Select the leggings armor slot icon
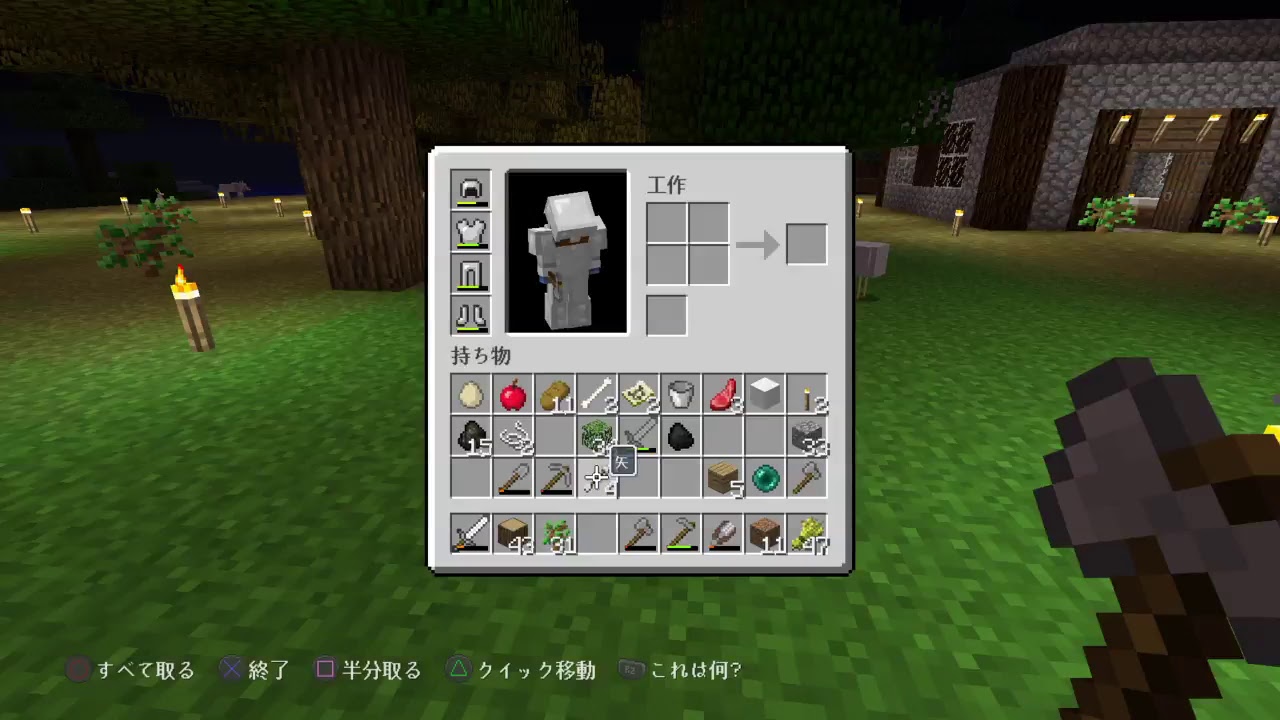The height and width of the screenshot is (720, 1280). pos(470,274)
